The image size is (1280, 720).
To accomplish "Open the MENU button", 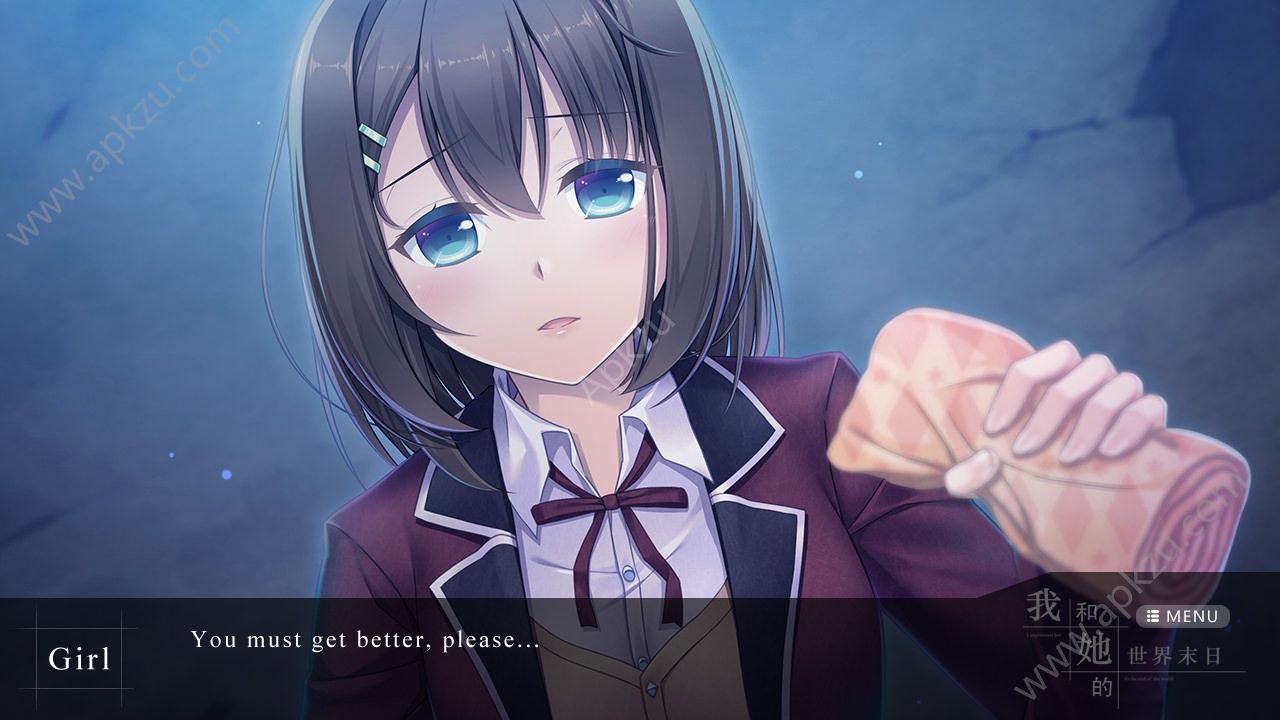I will 1182,616.
